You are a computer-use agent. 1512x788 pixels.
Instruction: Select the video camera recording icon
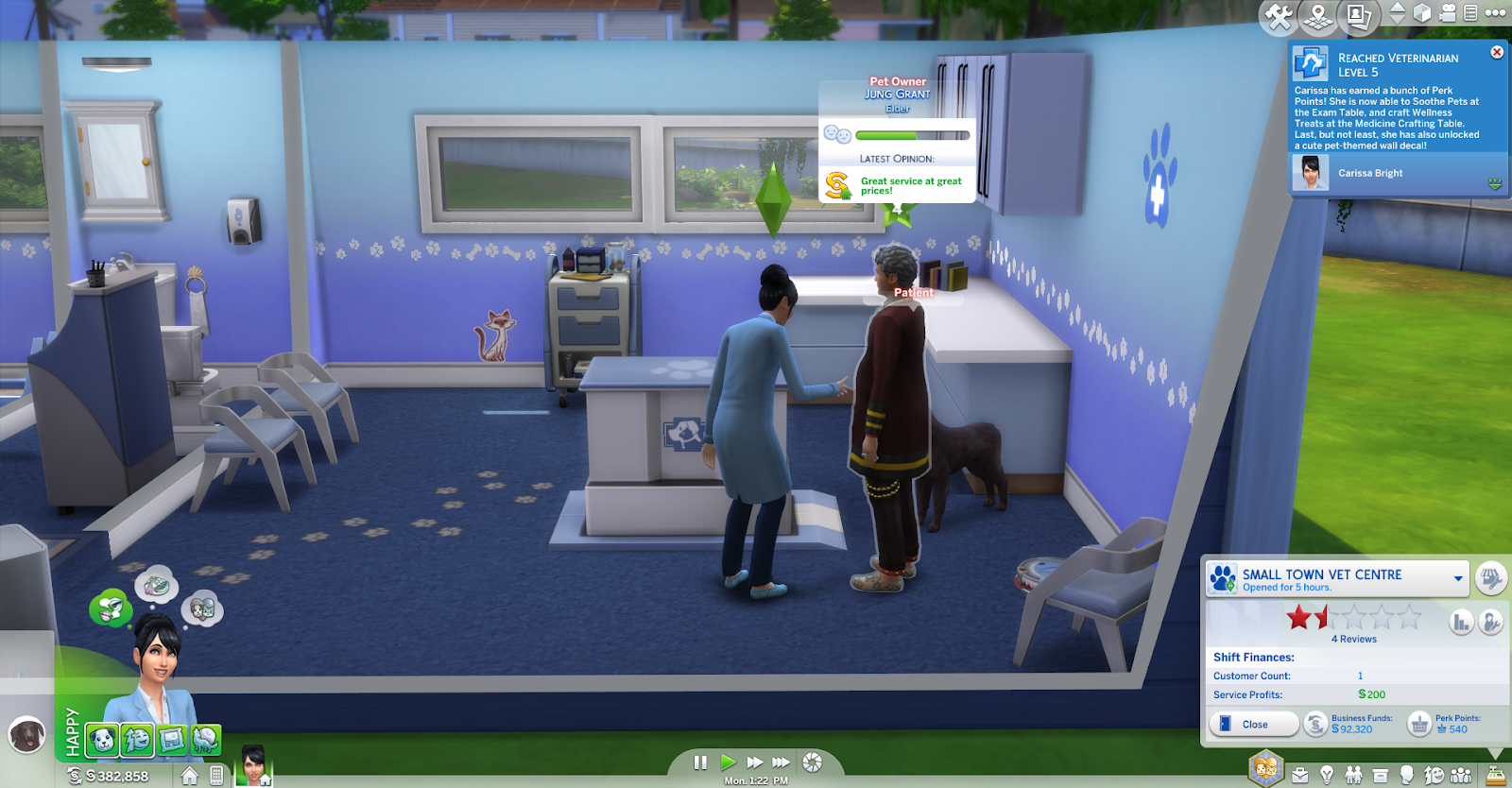[x=1449, y=14]
